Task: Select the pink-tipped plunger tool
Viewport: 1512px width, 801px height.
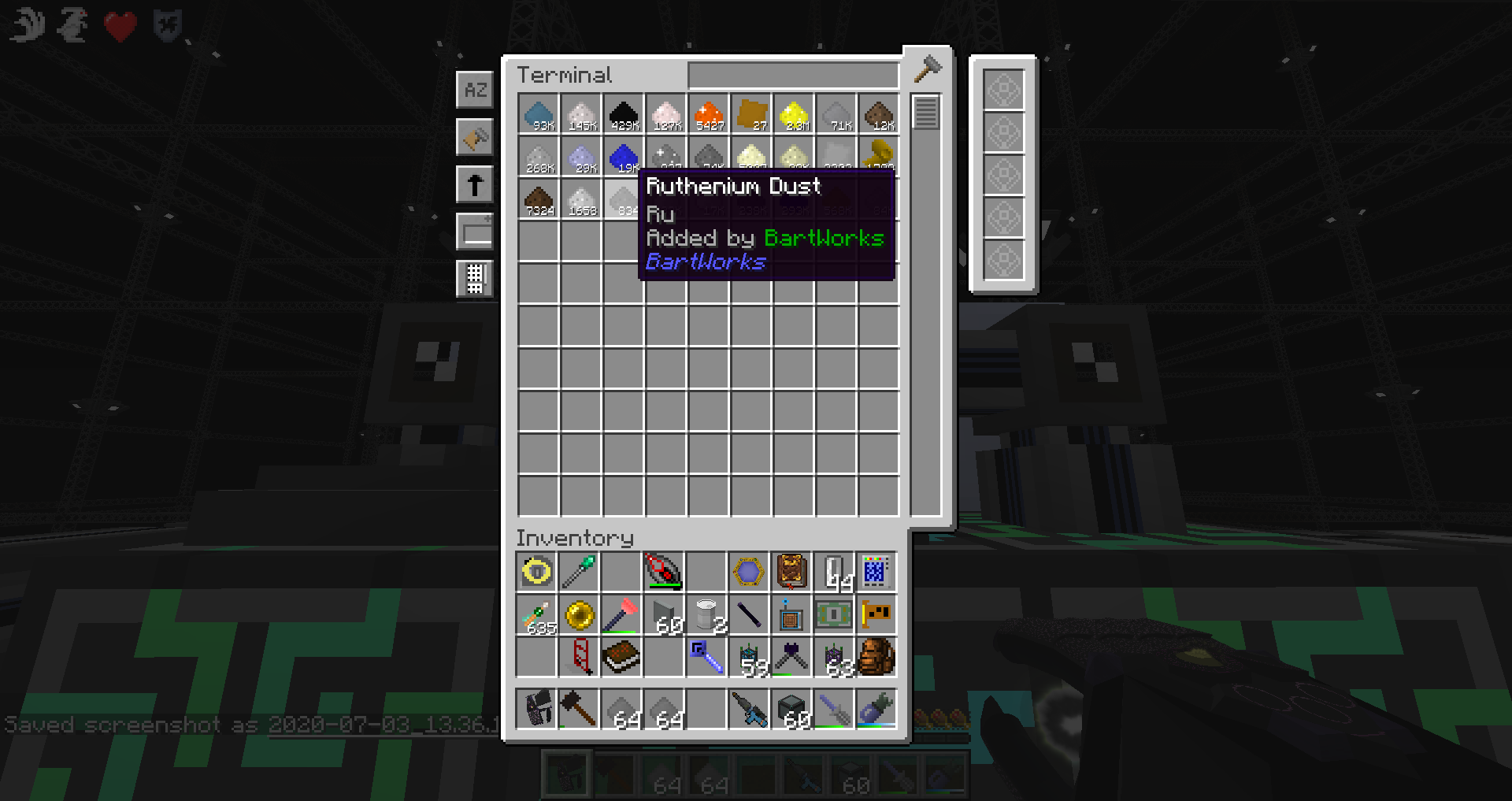Action: click(x=621, y=615)
